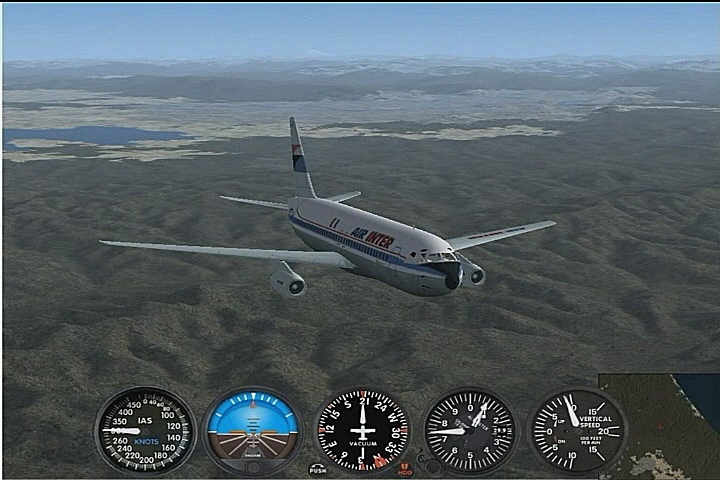Viewport: 720px width, 480px height.
Task: Turn the altimeter pressure setting knob
Action: click(x=428, y=465)
